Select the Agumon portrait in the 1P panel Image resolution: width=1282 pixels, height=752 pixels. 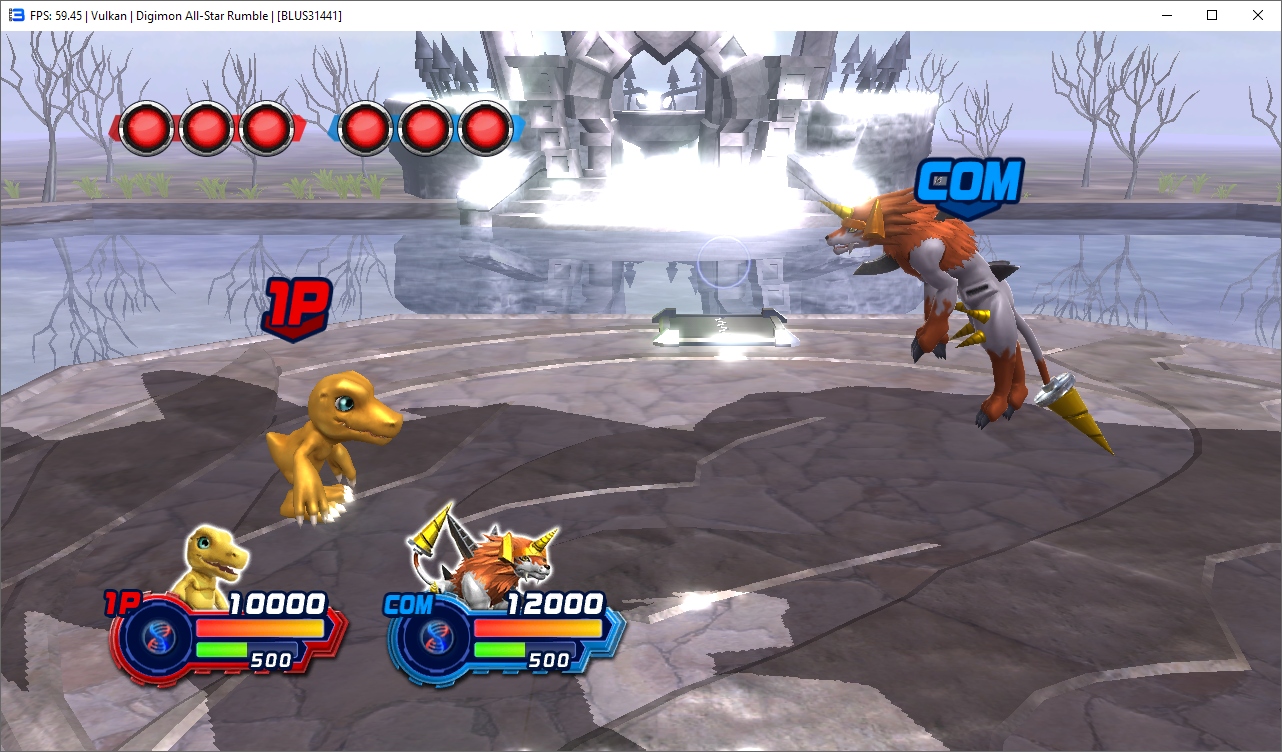[x=212, y=567]
